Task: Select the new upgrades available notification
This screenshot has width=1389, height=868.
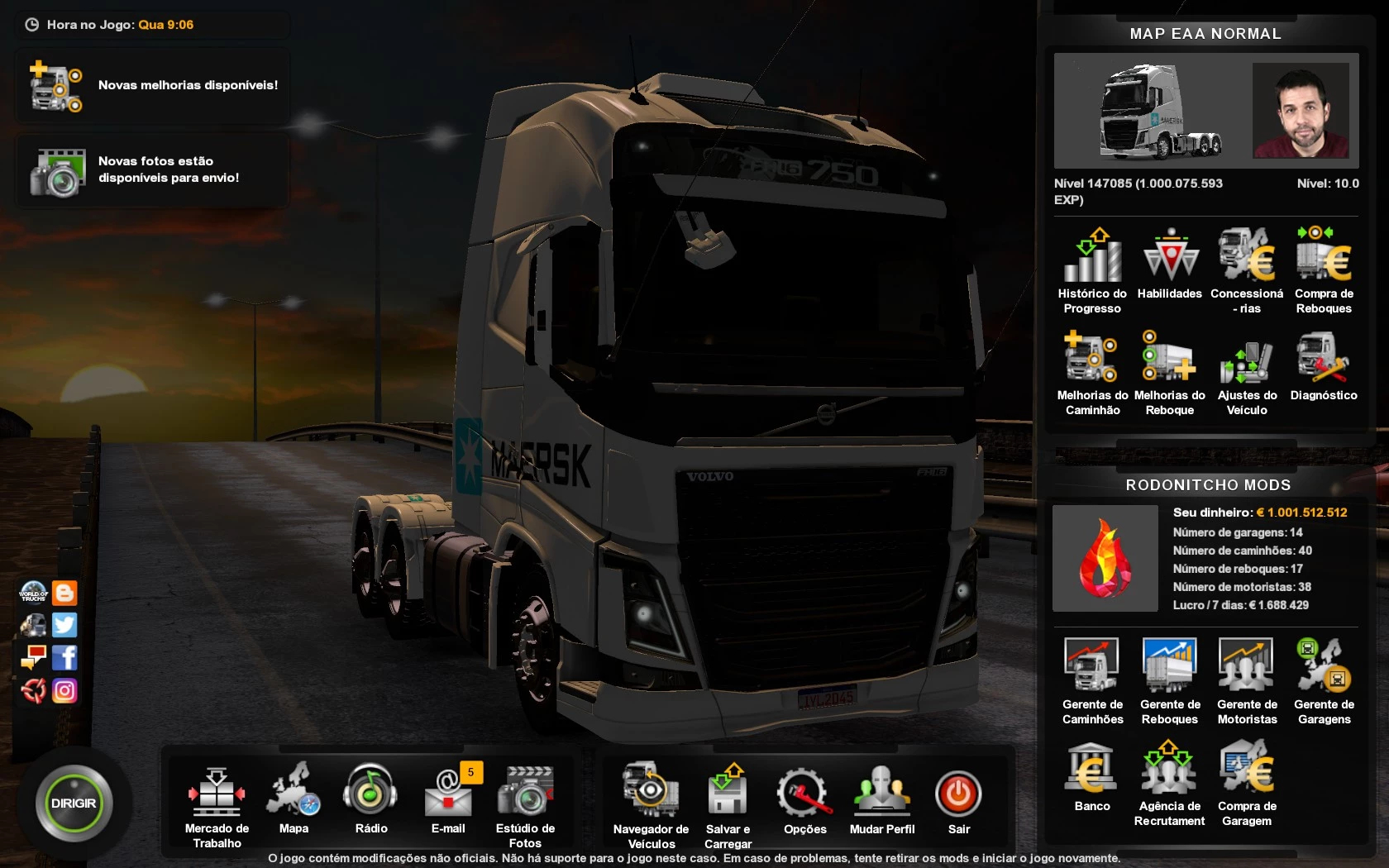Action: click(x=153, y=85)
